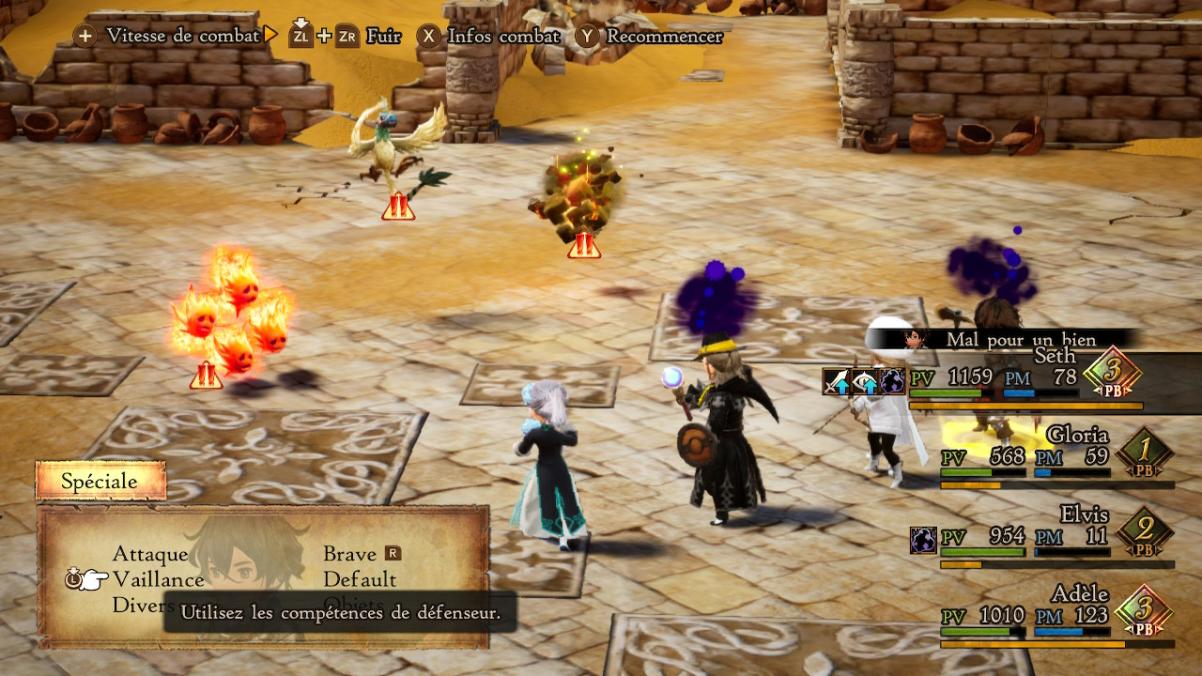Select Elvis in the party list

pos(1084,515)
